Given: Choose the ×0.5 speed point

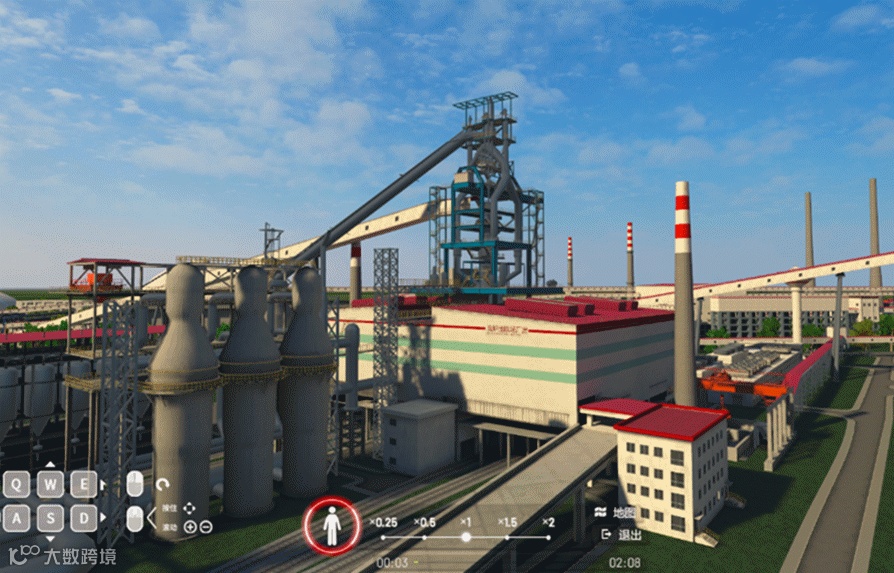Looking at the screenshot, I should (x=425, y=537).
